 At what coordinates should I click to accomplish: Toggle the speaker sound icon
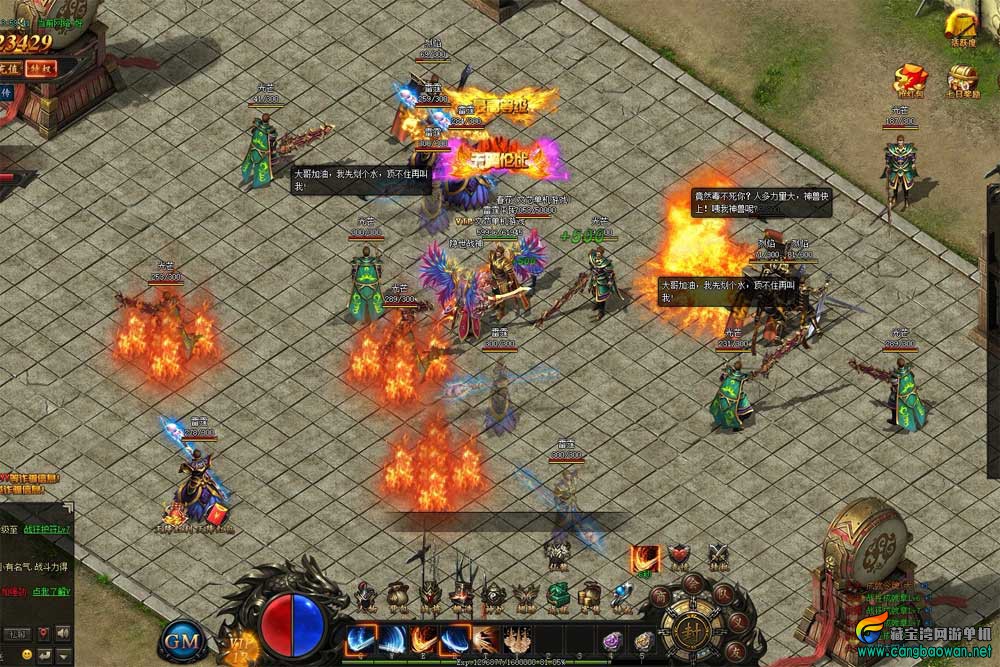(62, 633)
